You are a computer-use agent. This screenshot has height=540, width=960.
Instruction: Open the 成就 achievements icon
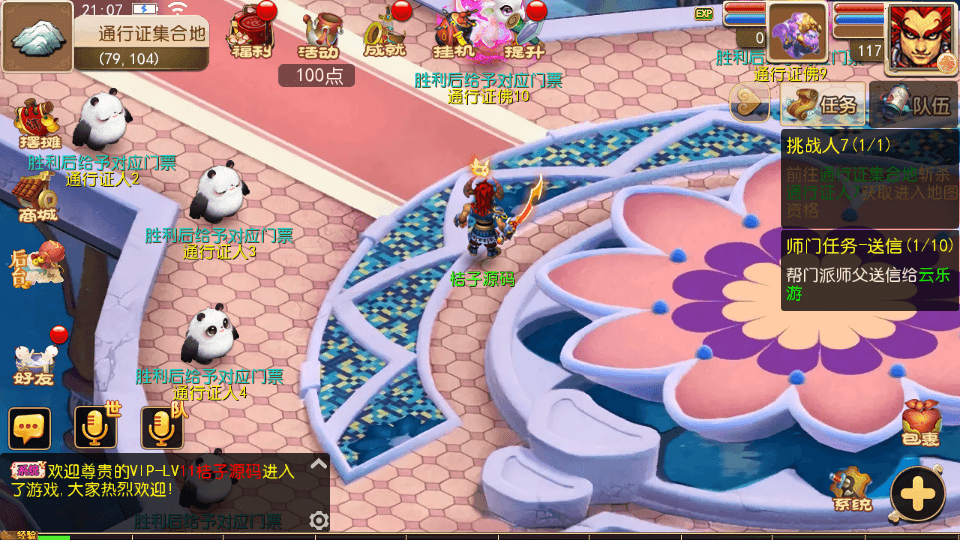tap(385, 33)
